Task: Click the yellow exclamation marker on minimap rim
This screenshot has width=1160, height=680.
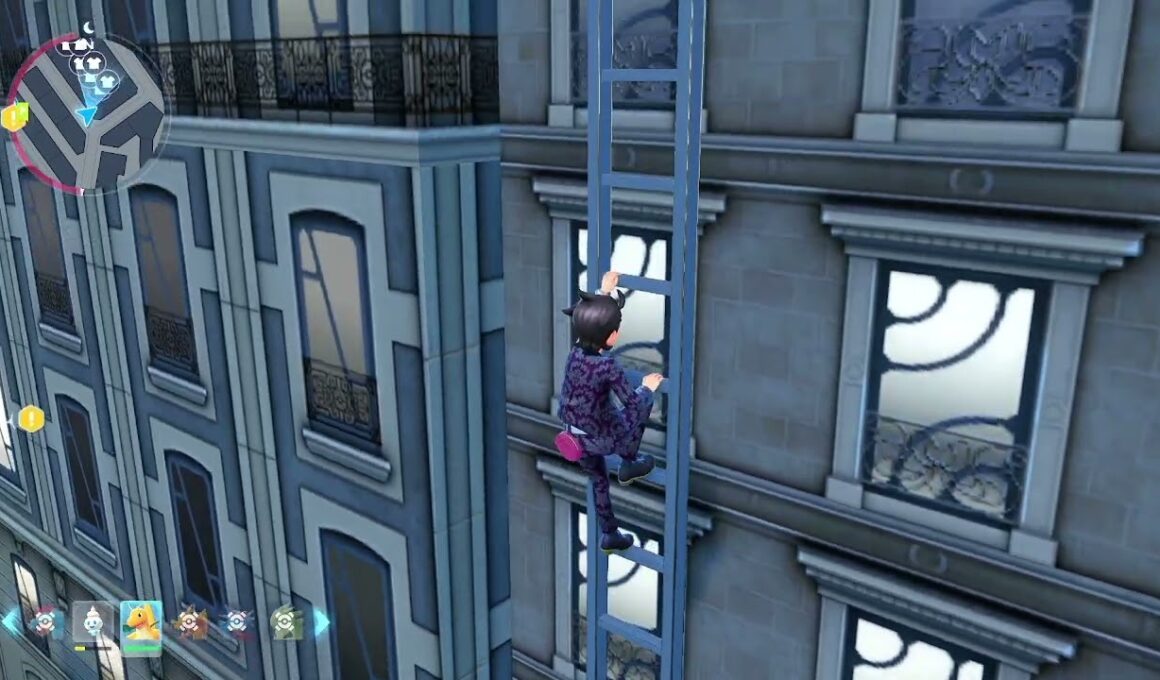Action: 14,117
